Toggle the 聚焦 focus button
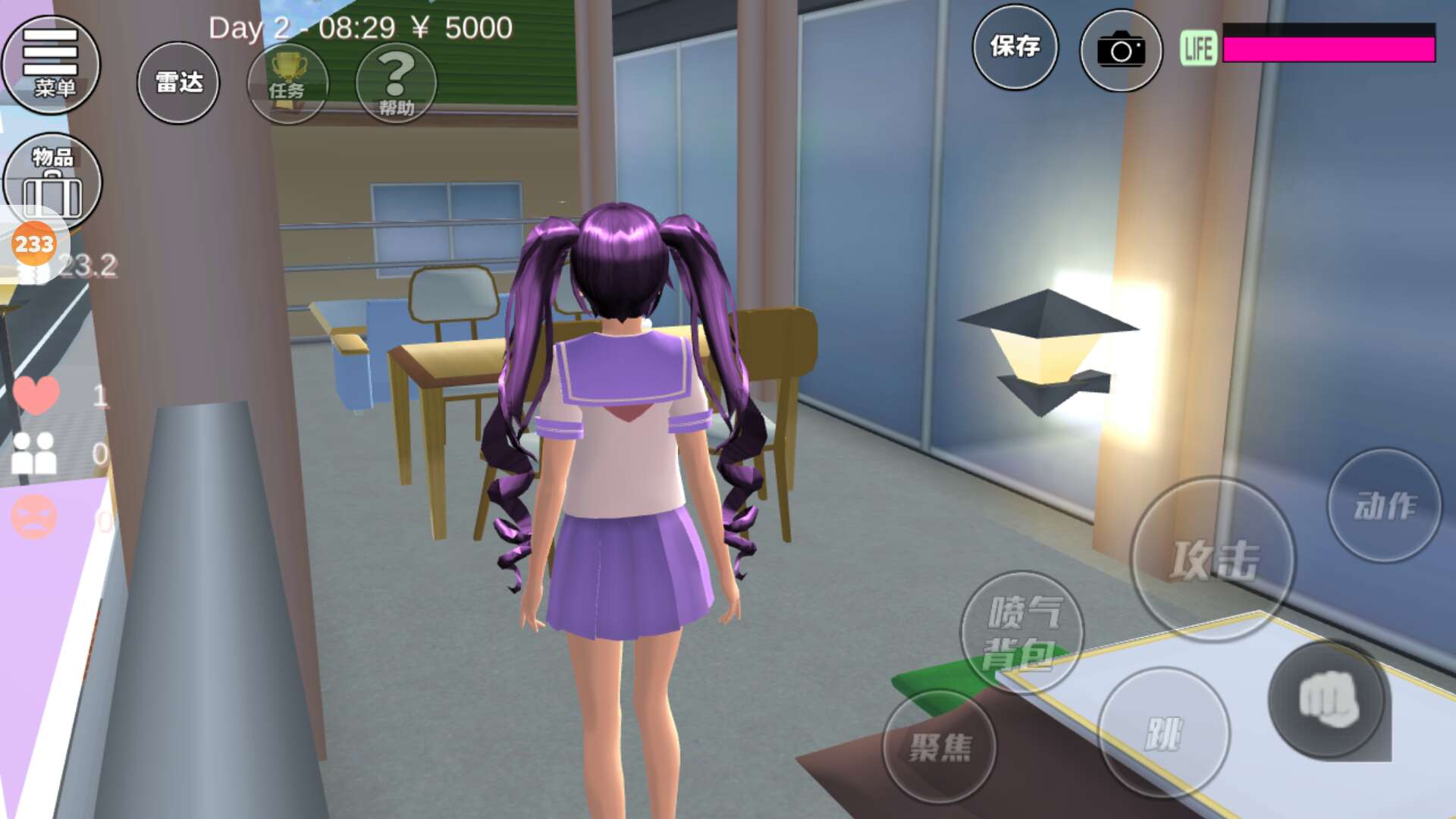The height and width of the screenshot is (819, 1456). [x=940, y=746]
